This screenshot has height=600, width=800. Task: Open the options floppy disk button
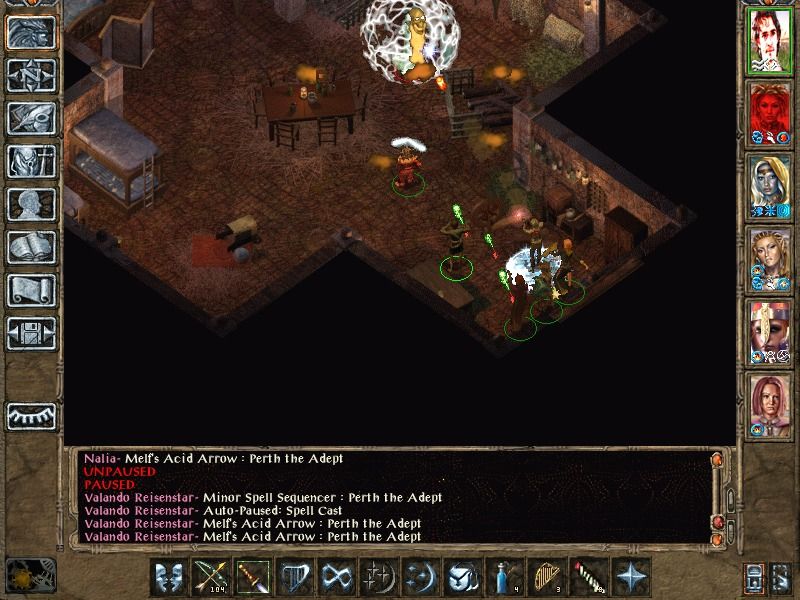(x=31, y=333)
